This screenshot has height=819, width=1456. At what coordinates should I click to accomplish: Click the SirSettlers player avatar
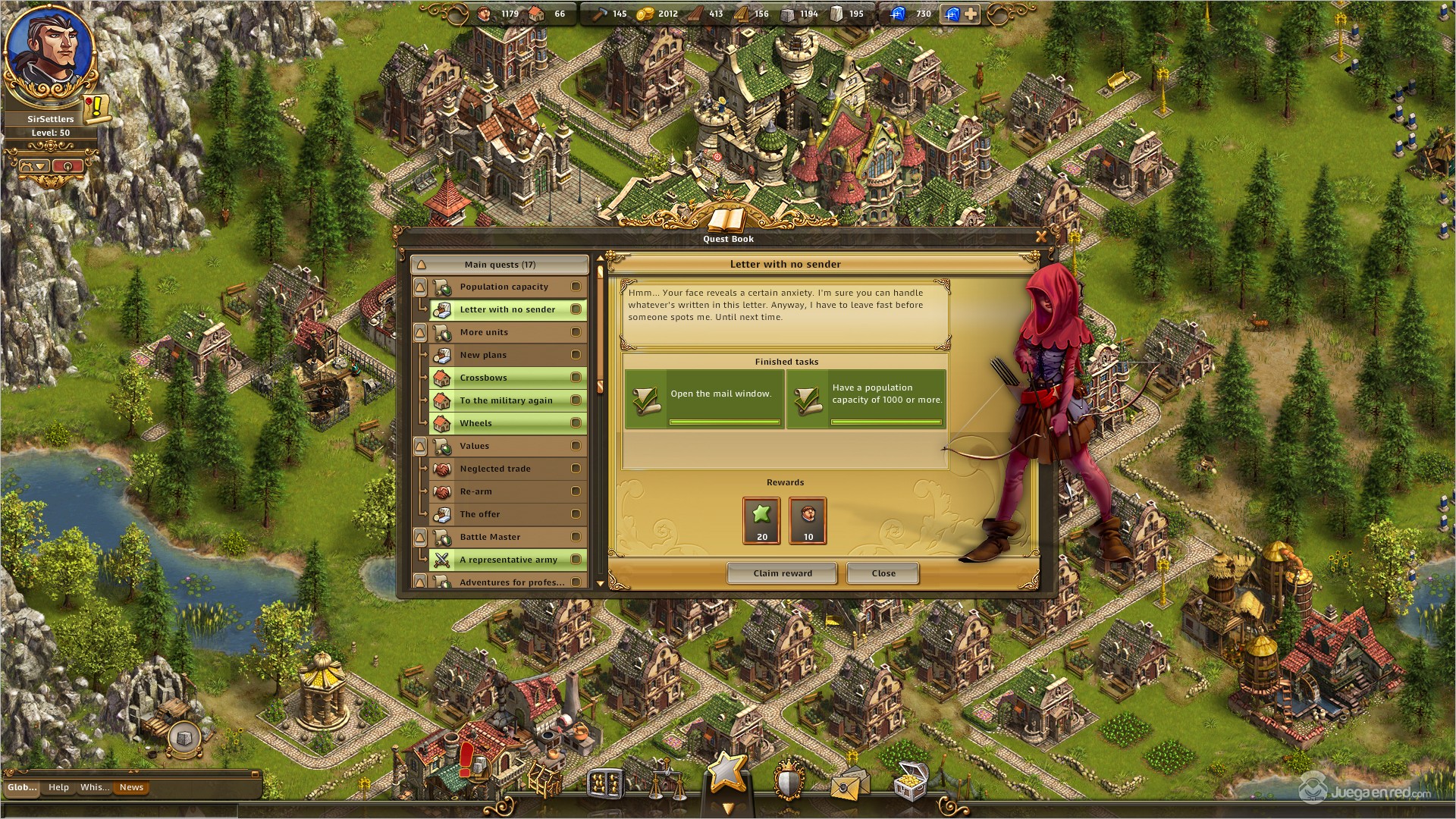(x=50, y=55)
